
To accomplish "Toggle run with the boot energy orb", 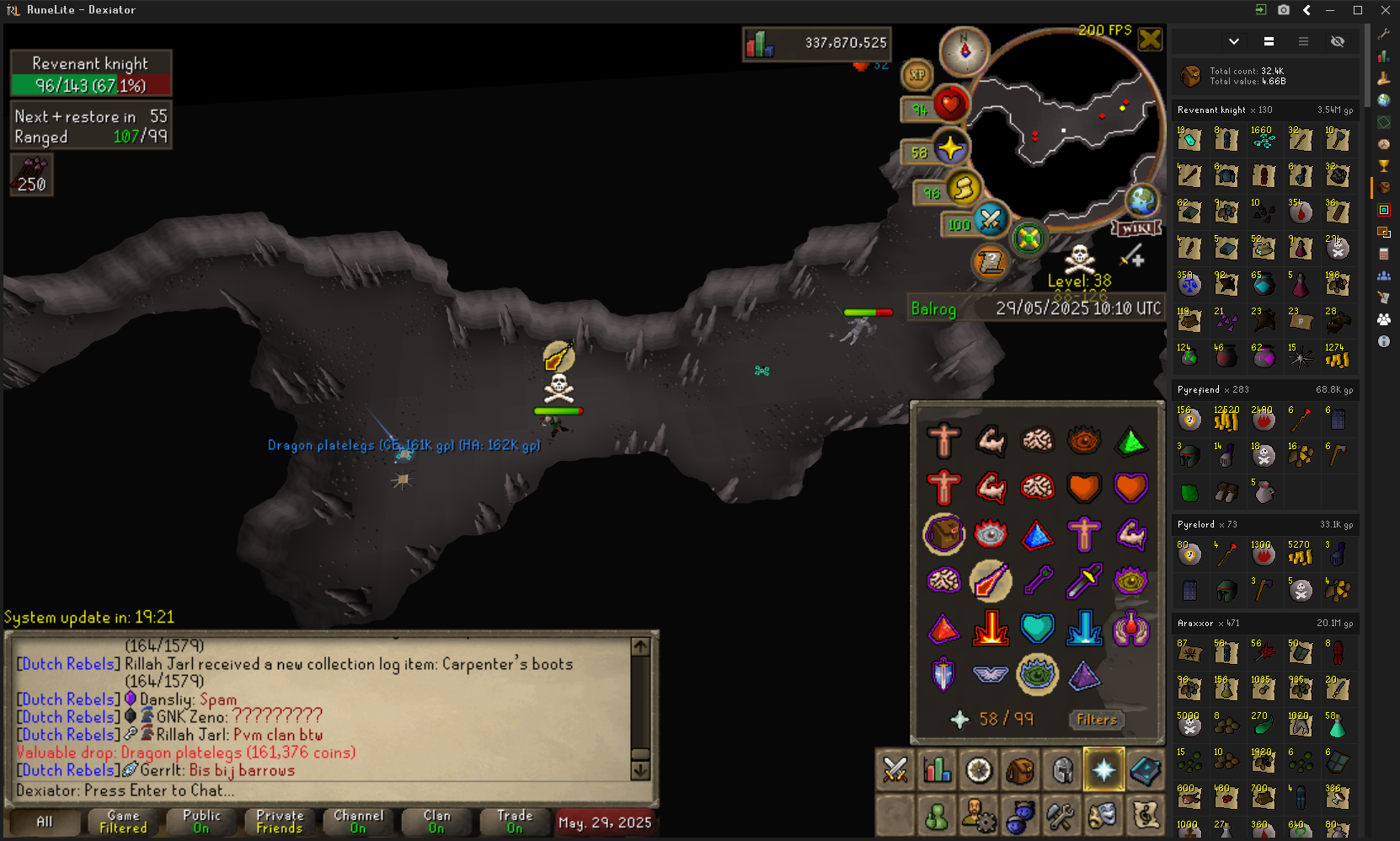I will point(964,188).
